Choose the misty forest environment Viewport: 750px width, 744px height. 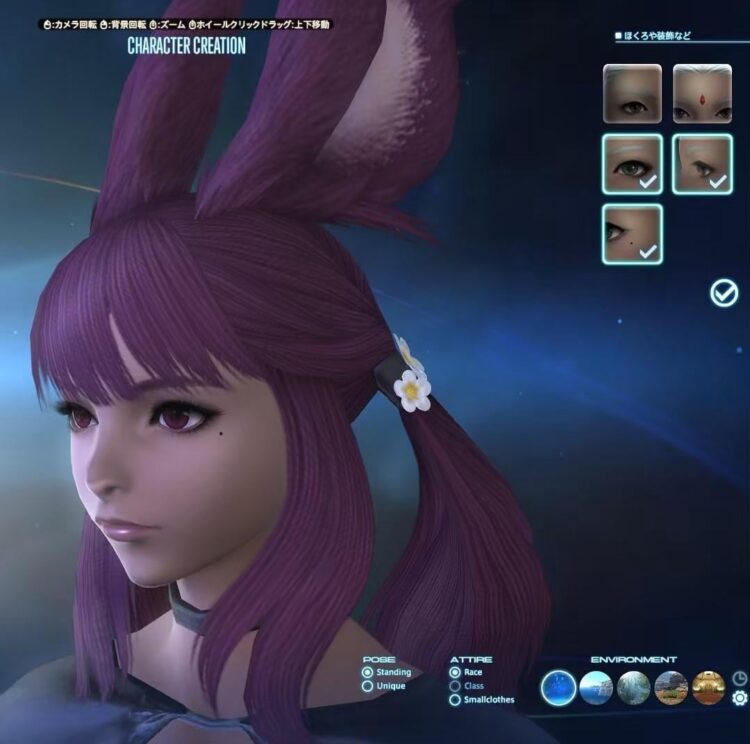point(634,687)
